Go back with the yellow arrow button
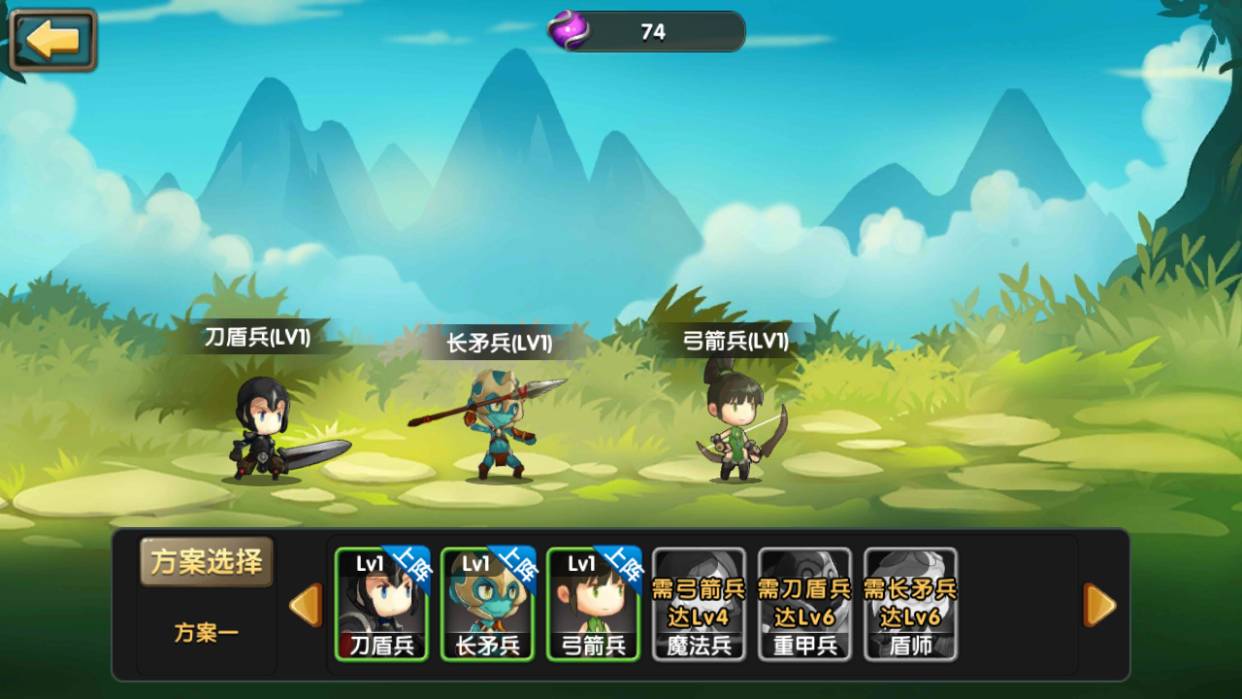 click(x=52, y=40)
